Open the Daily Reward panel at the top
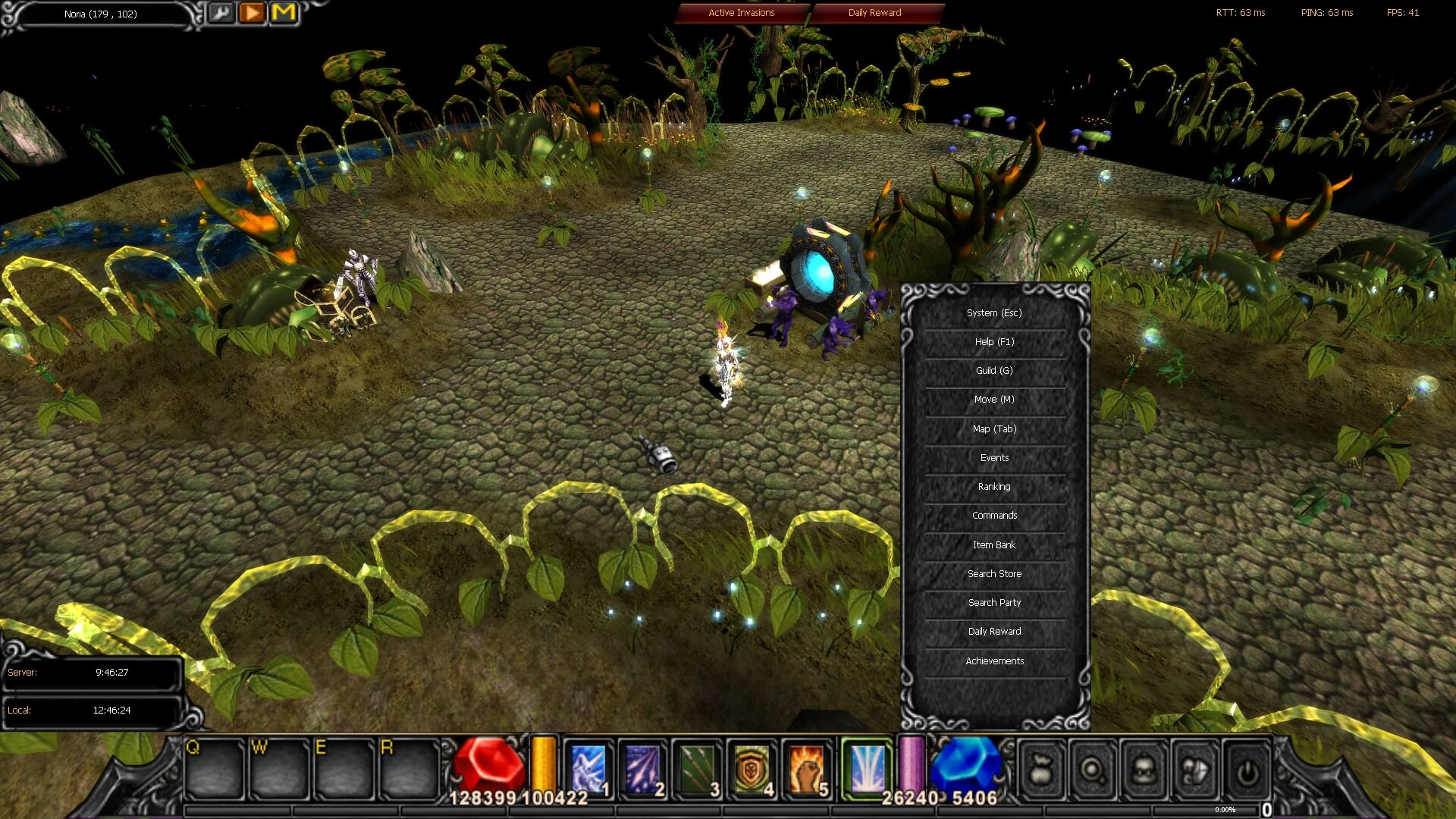 click(874, 13)
